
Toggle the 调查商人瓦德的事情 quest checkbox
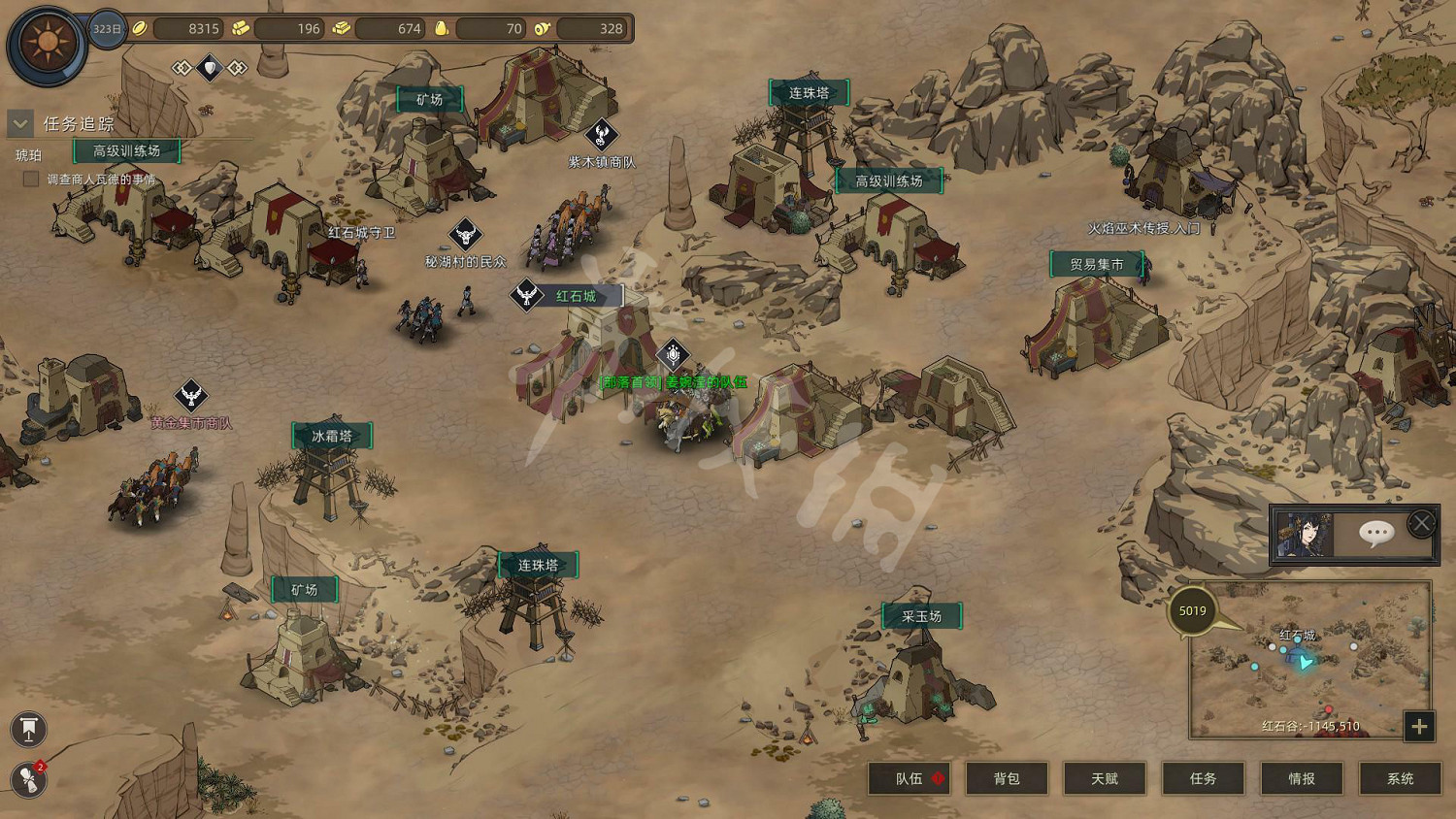31,179
